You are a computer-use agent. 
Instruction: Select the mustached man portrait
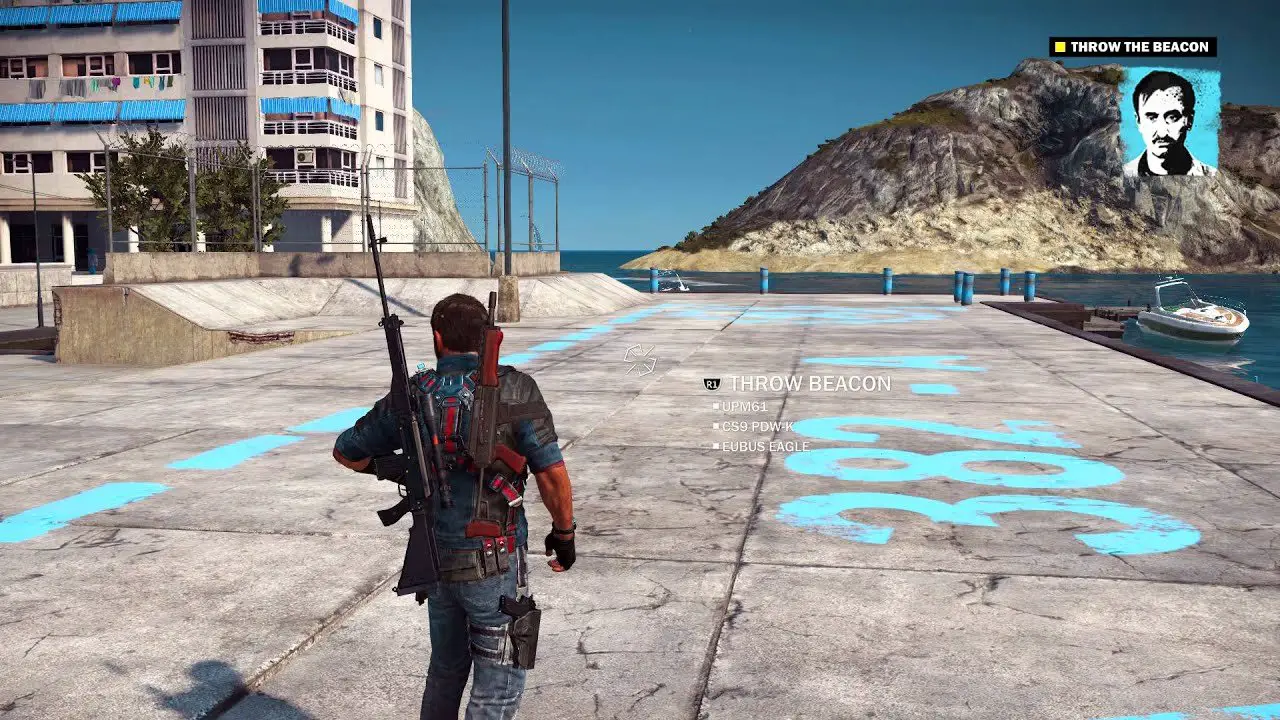pyautogui.click(x=1169, y=122)
